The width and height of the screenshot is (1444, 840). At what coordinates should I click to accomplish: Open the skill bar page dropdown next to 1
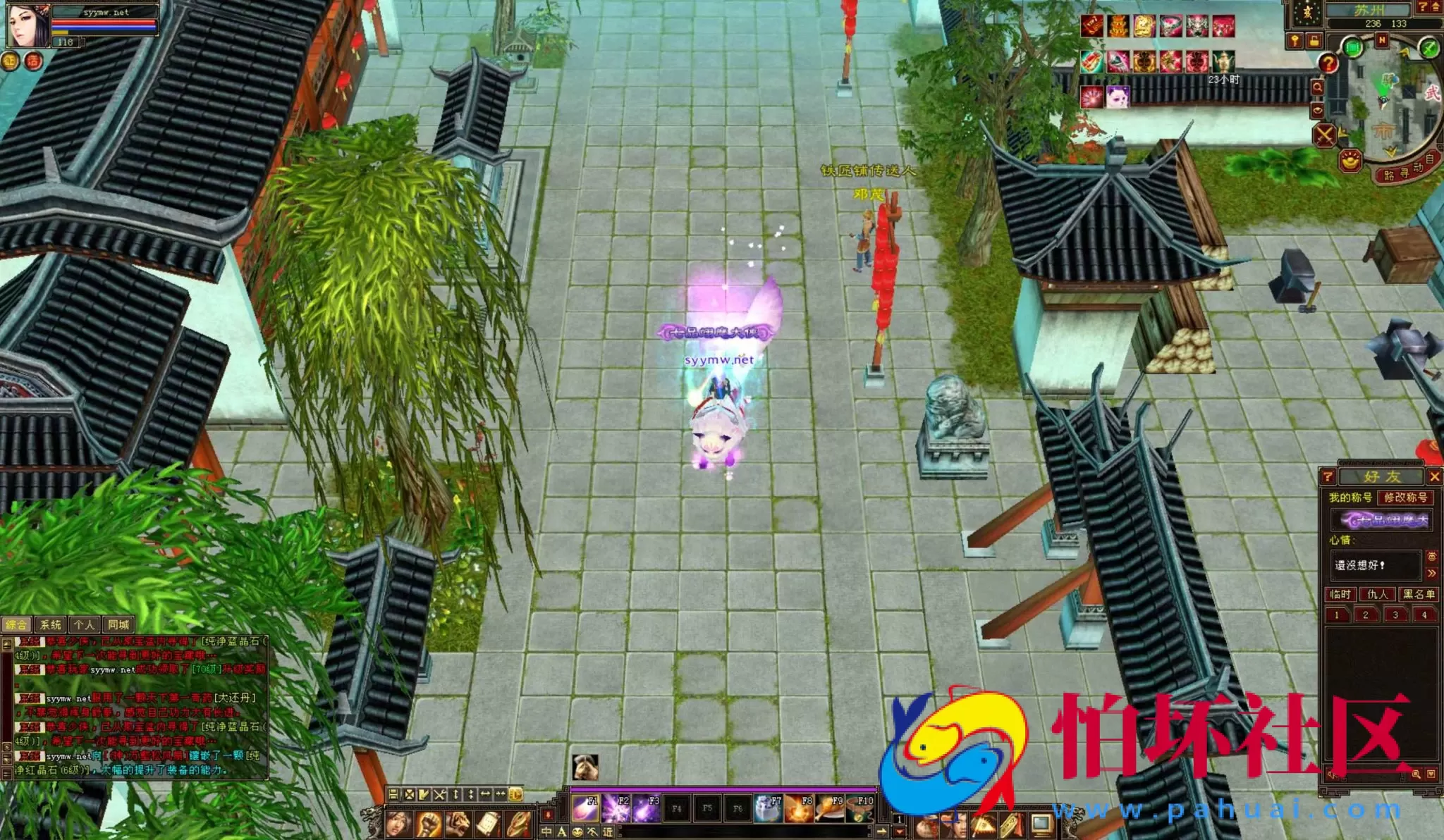898,830
